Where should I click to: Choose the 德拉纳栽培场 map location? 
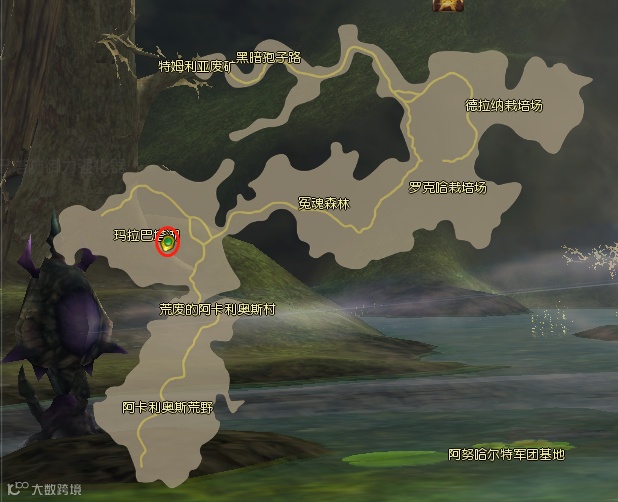(x=511, y=105)
